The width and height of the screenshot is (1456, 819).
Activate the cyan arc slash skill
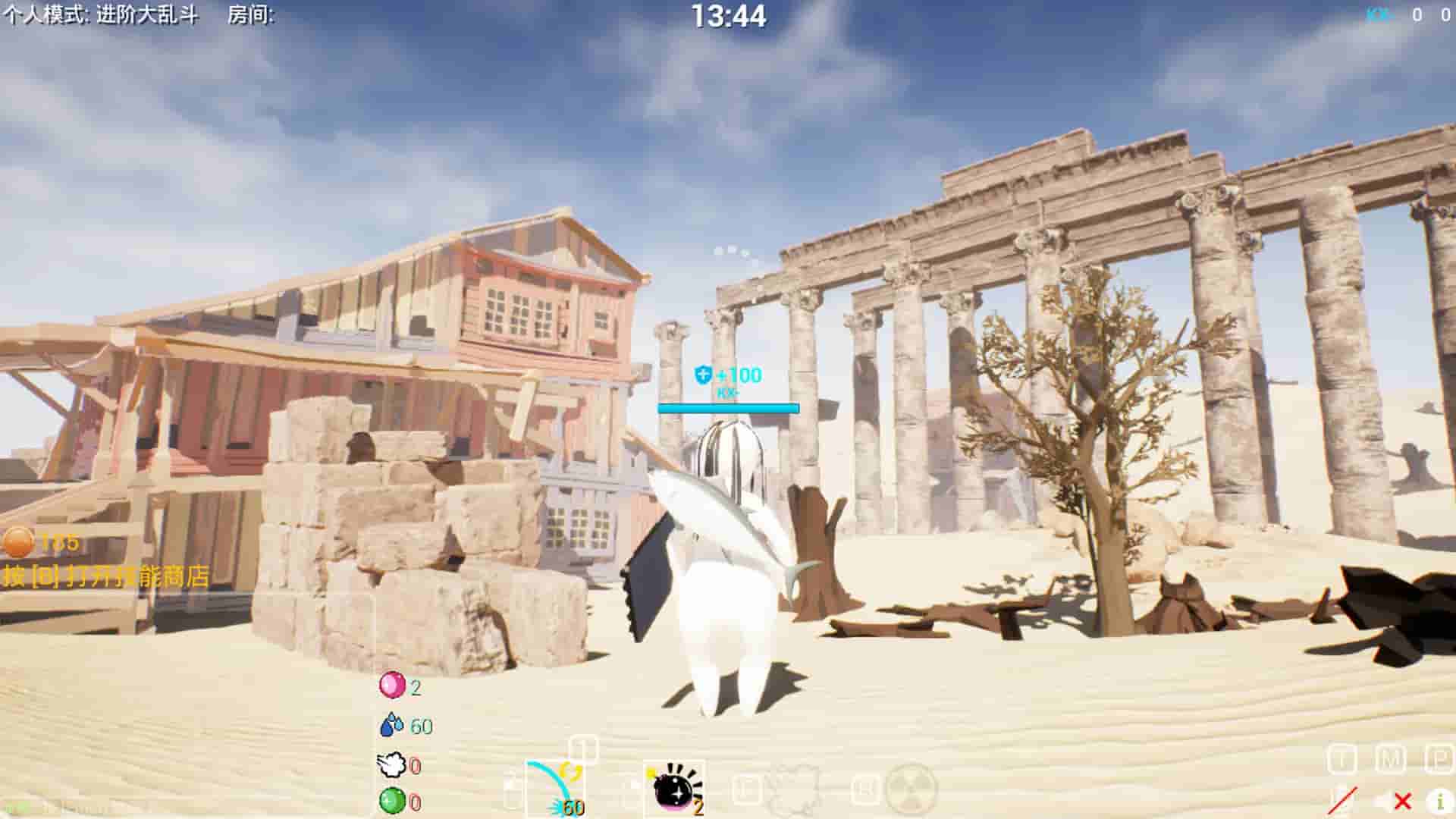(555, 789)
